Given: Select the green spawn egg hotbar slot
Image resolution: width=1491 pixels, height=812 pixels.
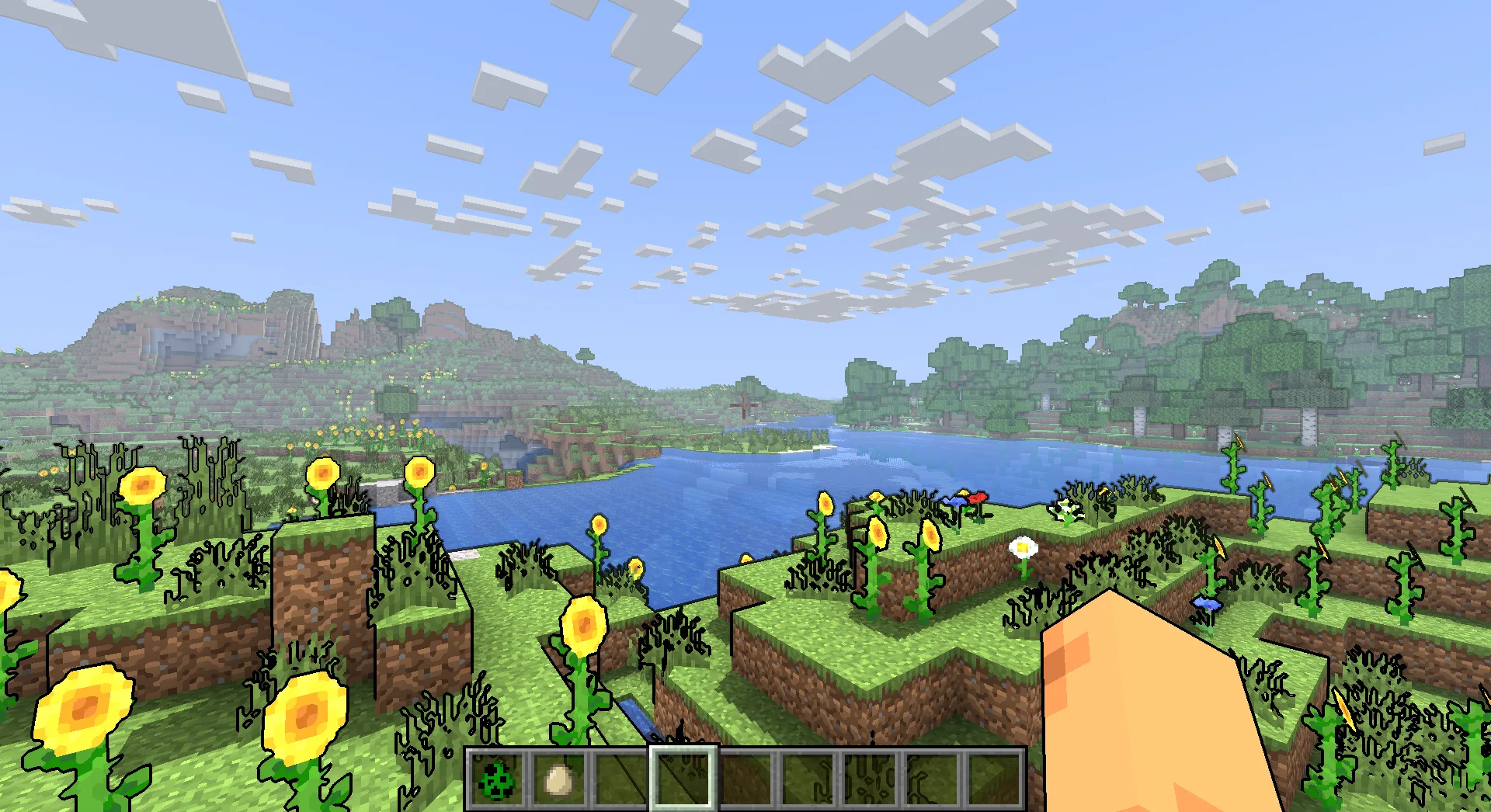Looking at the screenshot, I should (497, 779).
